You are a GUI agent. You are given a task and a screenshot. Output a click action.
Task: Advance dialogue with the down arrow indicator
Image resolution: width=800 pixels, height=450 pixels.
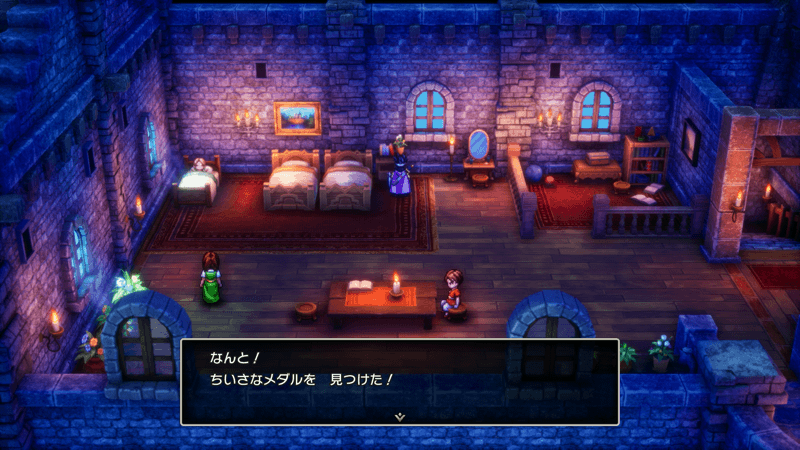pos(400,415)
